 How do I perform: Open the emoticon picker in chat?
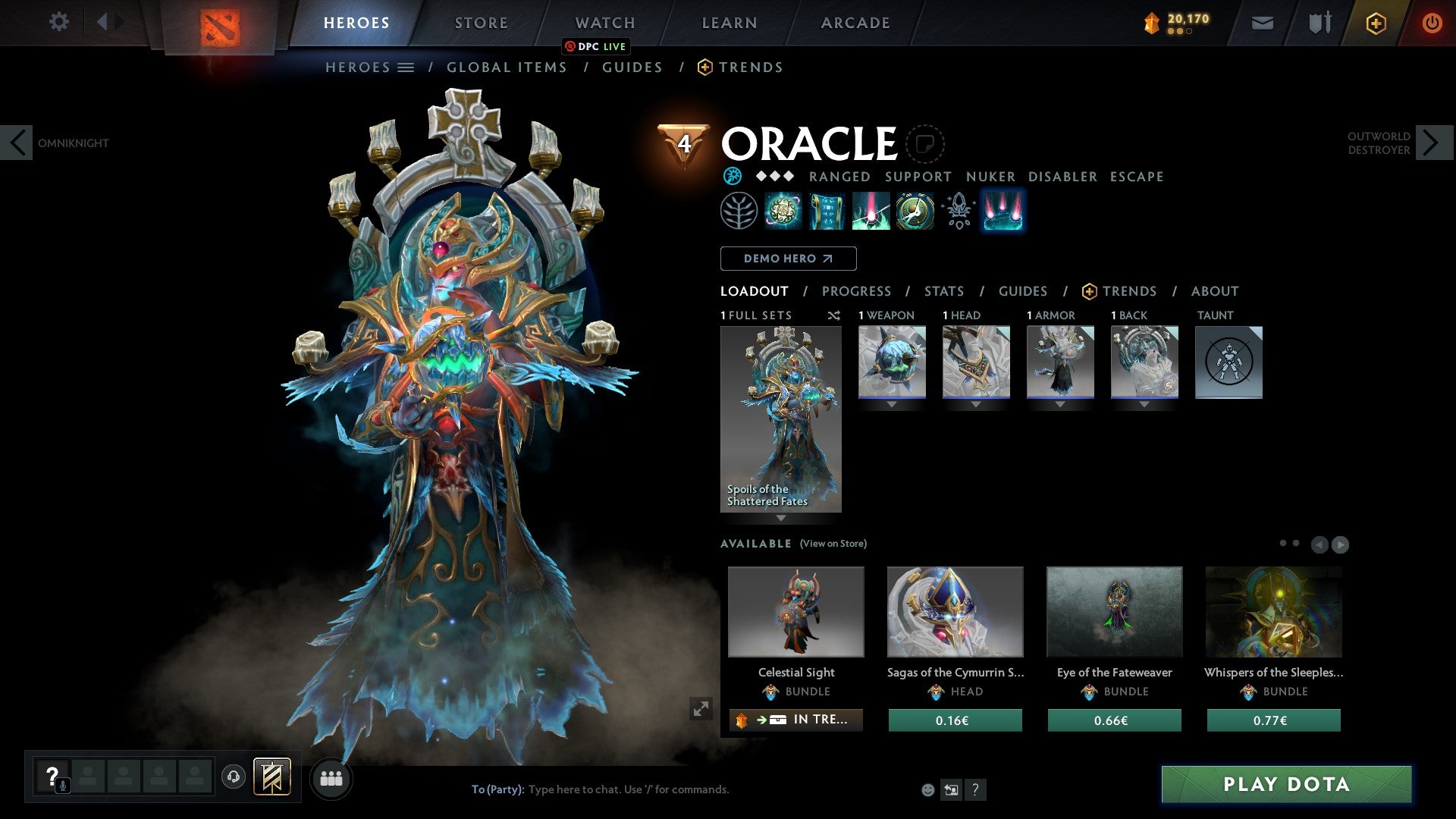[x=927, y=789]
